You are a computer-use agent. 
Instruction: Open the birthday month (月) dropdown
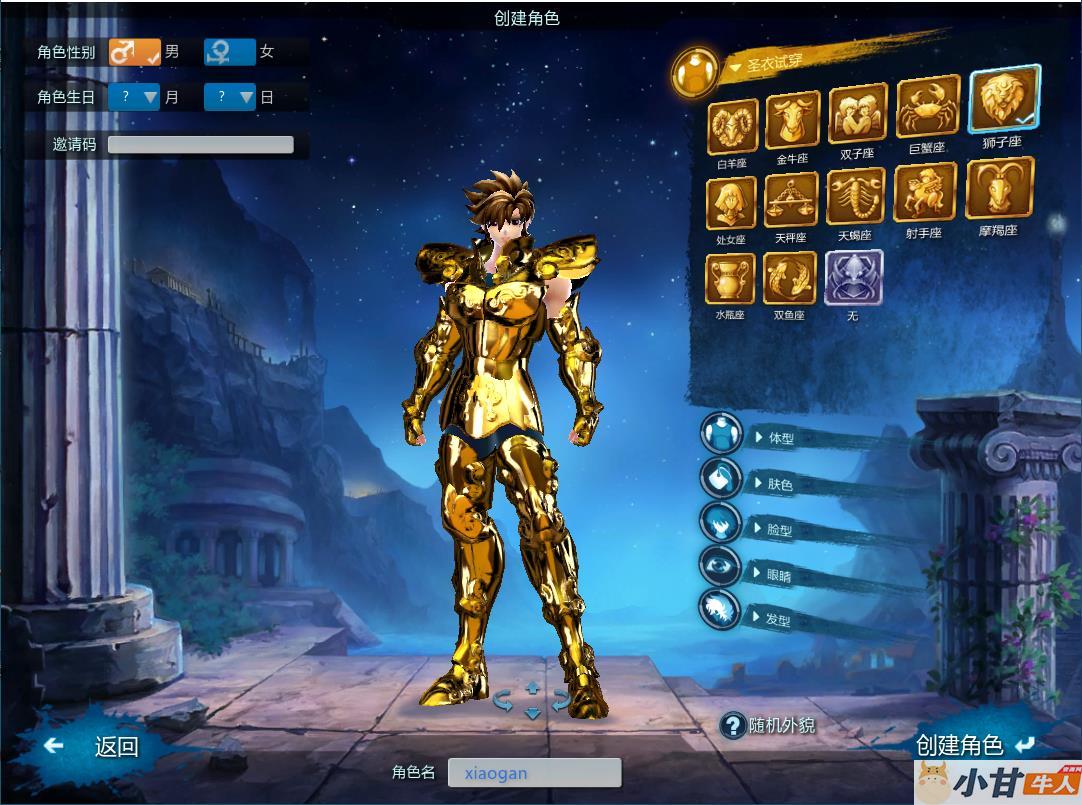(x=135, y=97)
